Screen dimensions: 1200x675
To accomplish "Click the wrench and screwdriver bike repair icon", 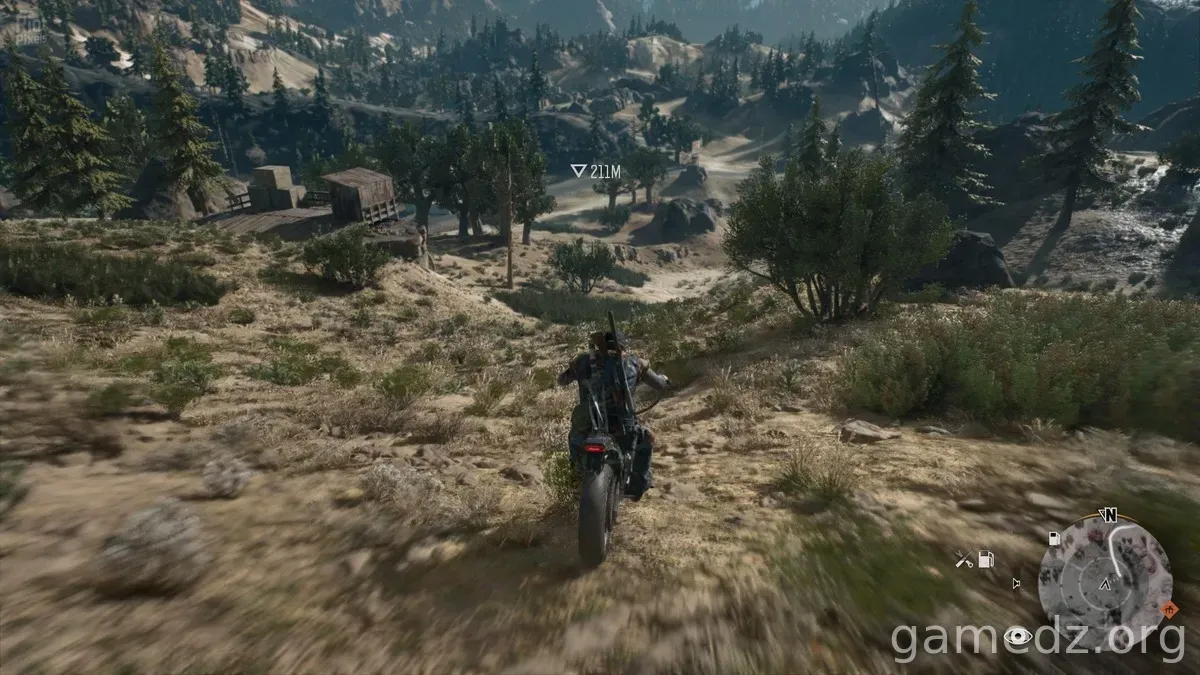I will pyautogui.click(x=963, y=560).
